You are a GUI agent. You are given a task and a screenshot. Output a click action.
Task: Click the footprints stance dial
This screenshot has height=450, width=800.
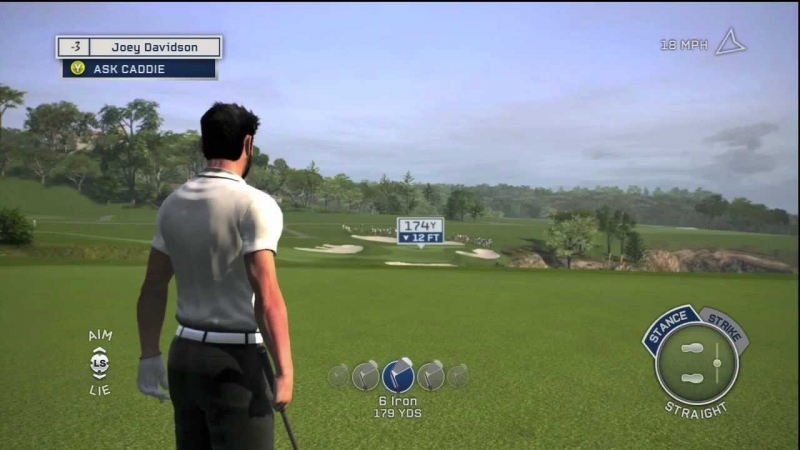[693, 364]
